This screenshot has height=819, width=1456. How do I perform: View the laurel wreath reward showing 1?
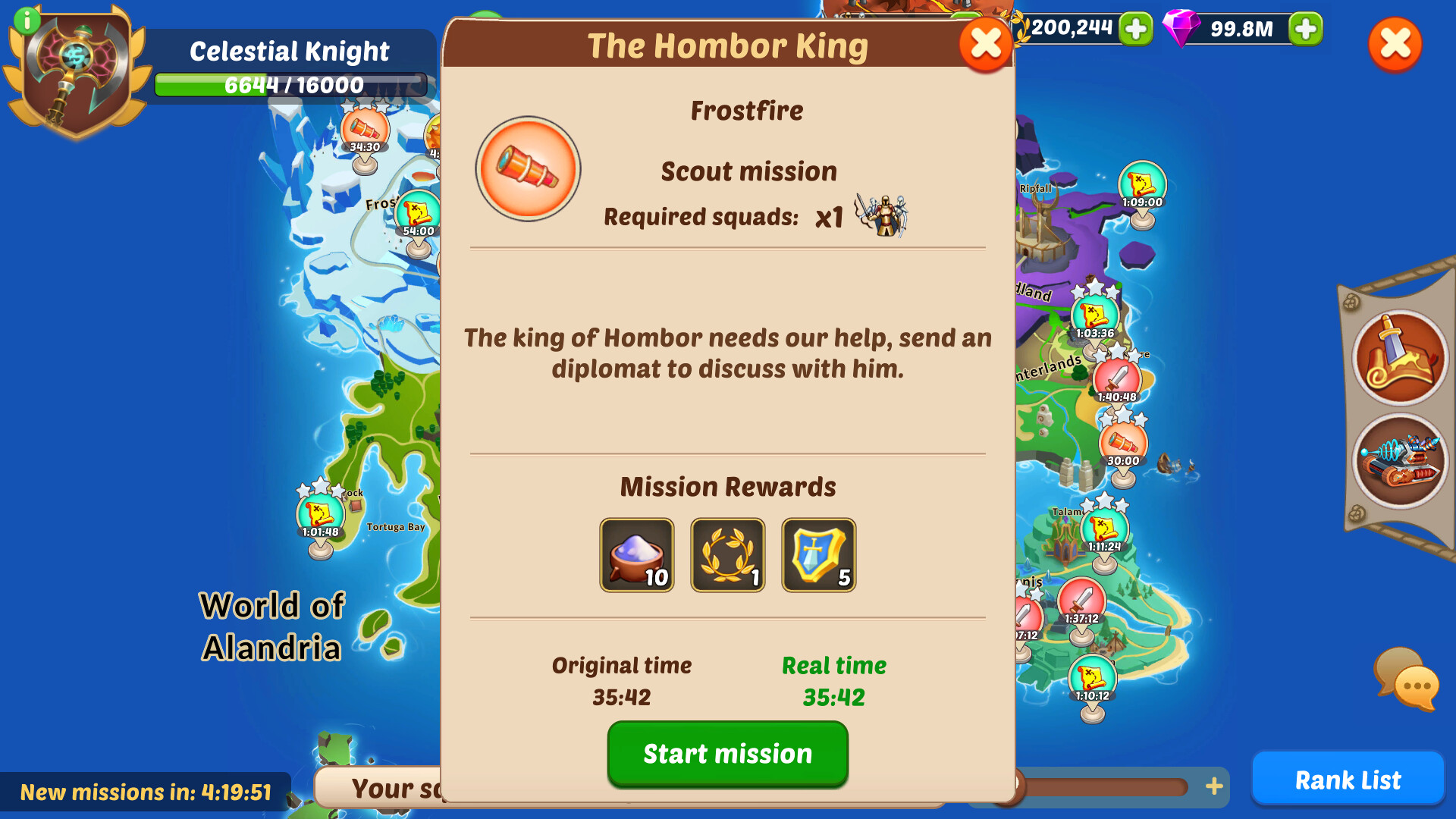click(x=726, y=554)
